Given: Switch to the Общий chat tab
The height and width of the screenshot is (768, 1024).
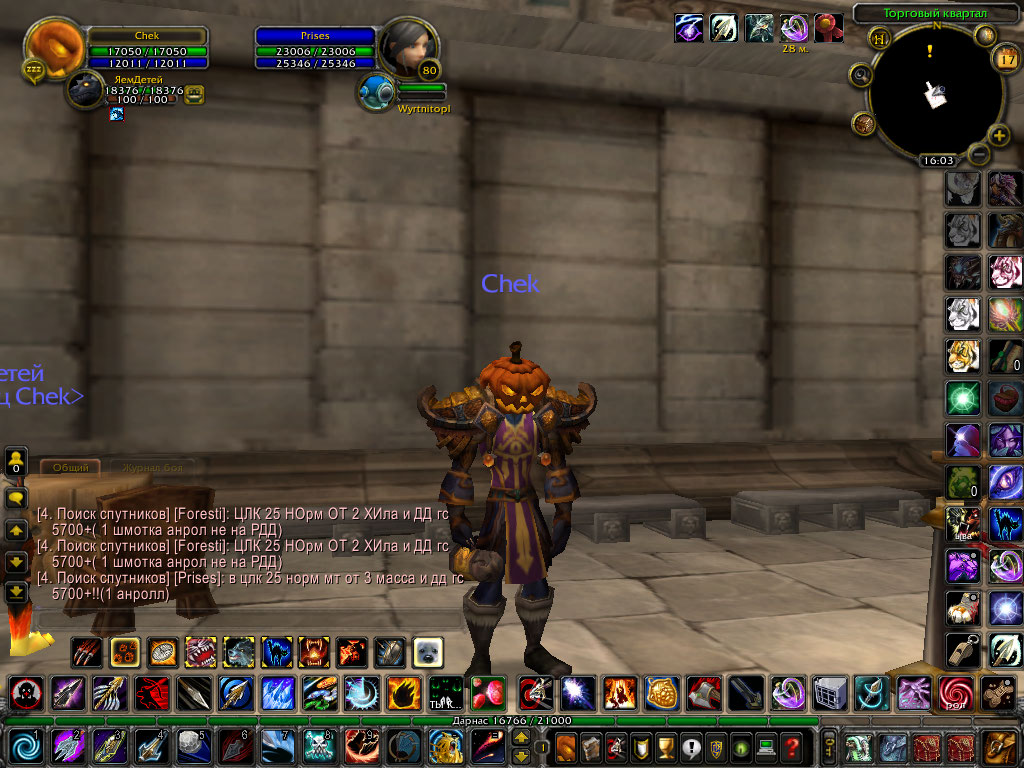Looking at the screenshot, I should pos(70,467).
